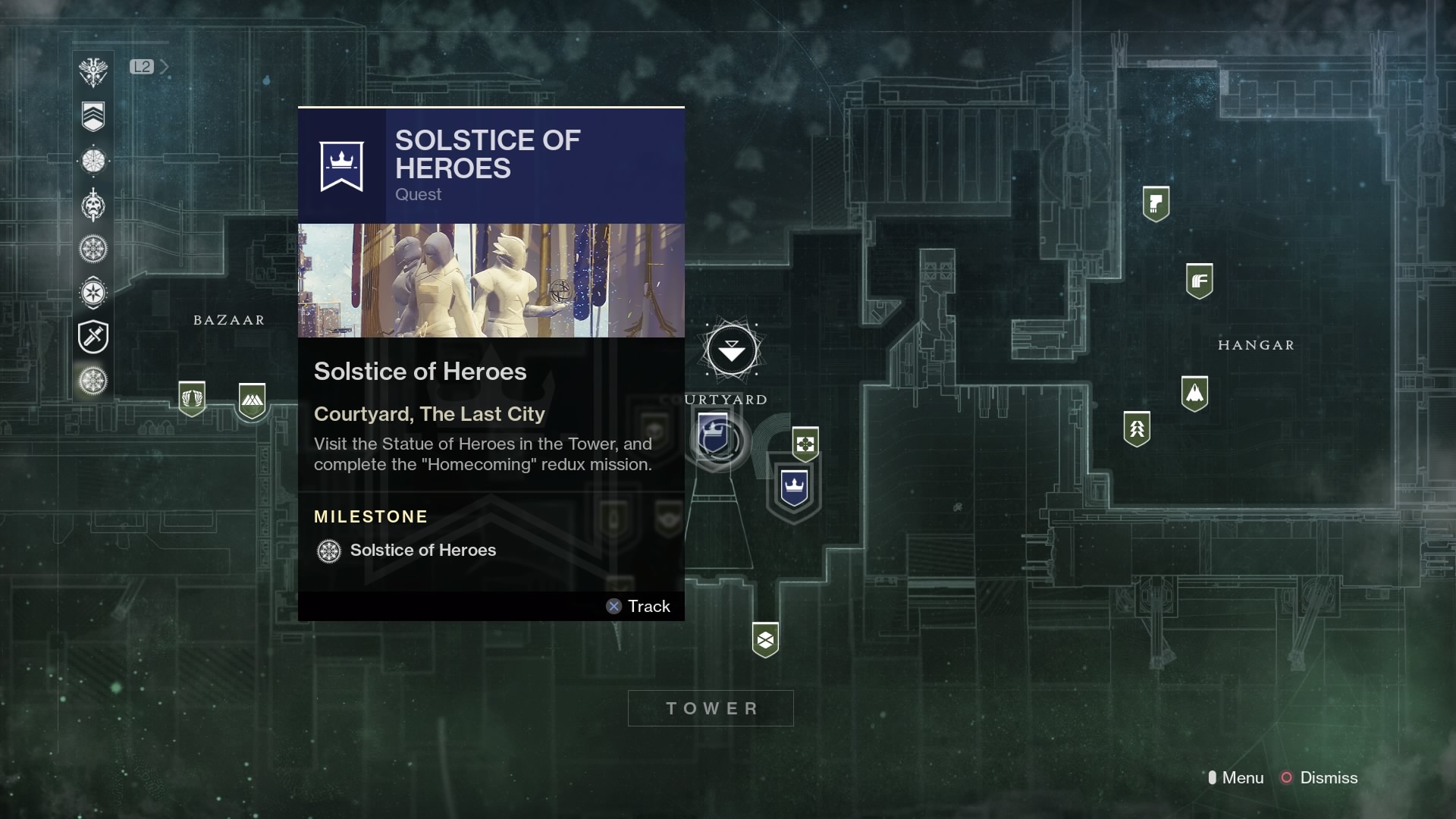Select the dagger shield milestone icon
The width and height of the screenshot is (1456, 819).
(93, 337)
